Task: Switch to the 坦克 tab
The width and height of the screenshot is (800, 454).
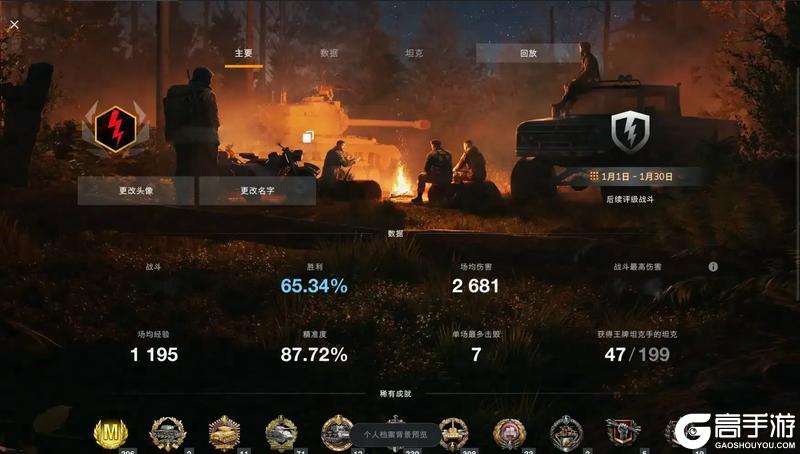Action: (x=413, y=53)
